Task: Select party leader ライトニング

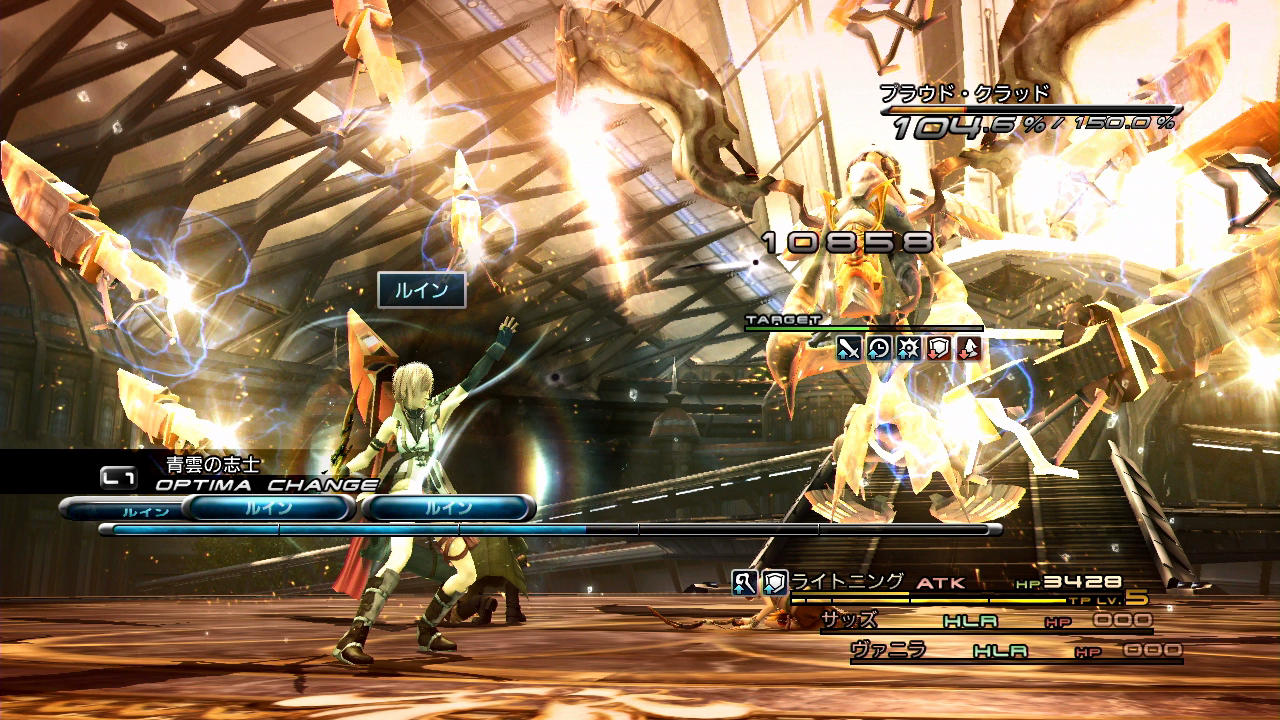Action: 848,581
